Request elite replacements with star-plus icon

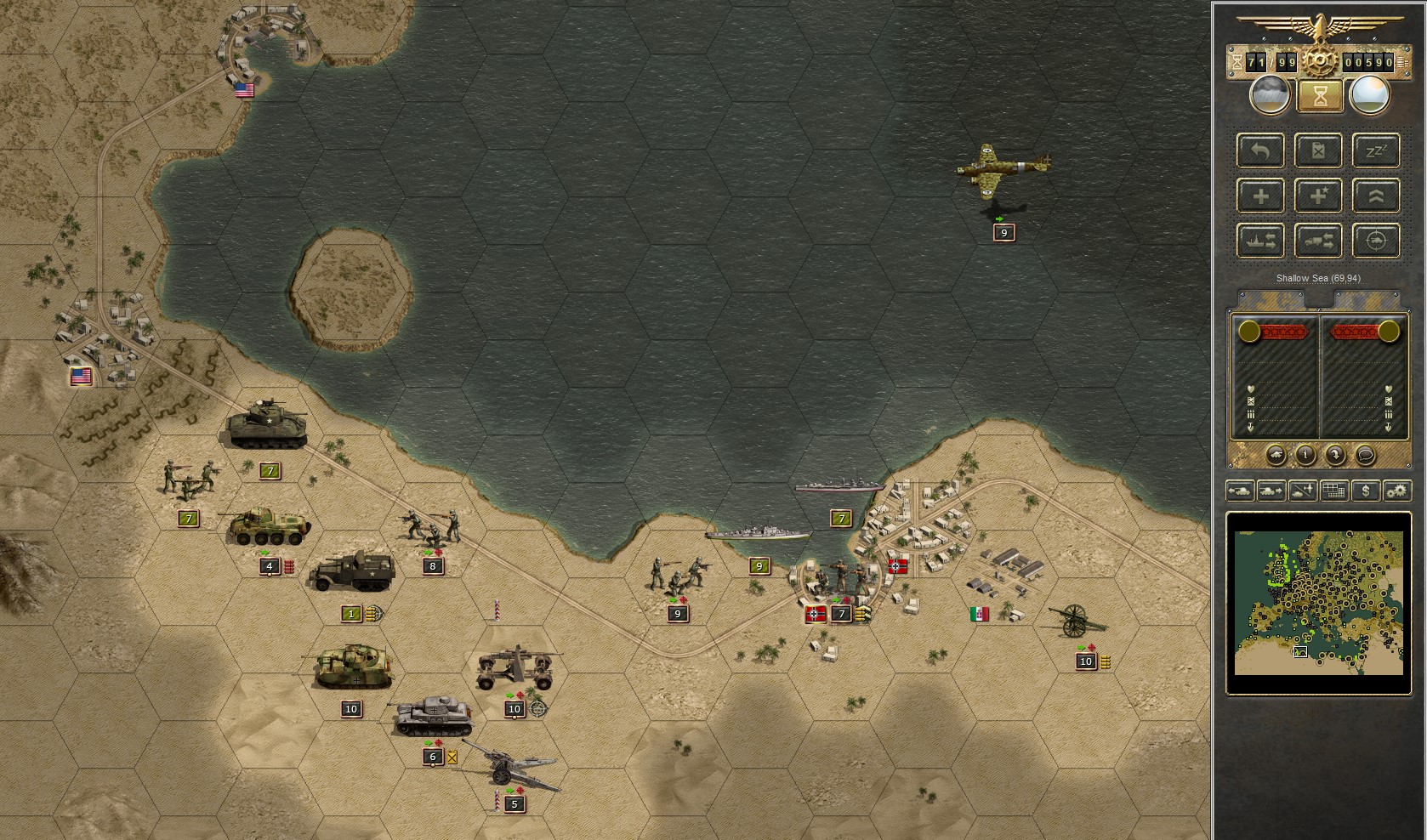coord(1318,196)
